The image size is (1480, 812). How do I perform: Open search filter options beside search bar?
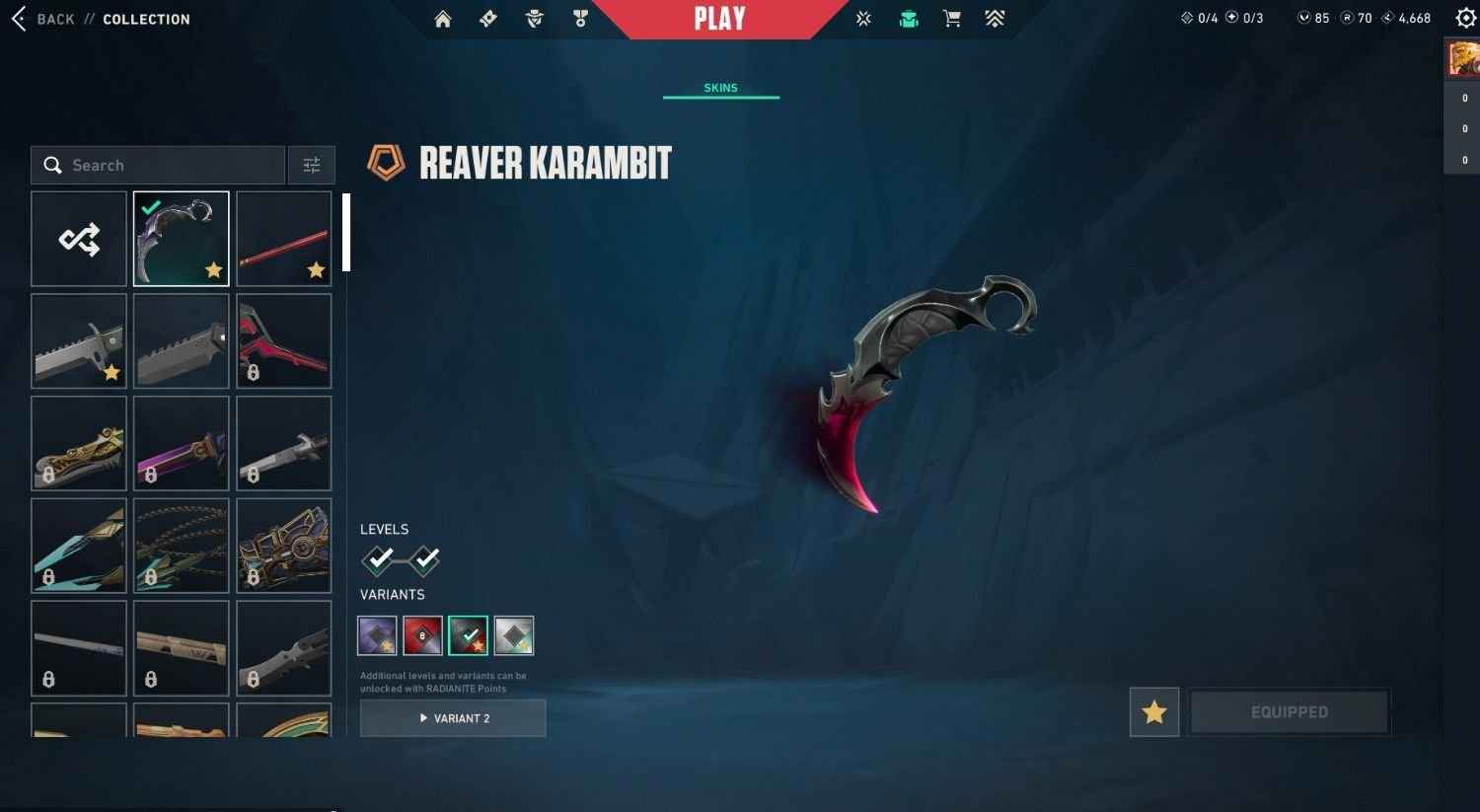click(312, 165)
